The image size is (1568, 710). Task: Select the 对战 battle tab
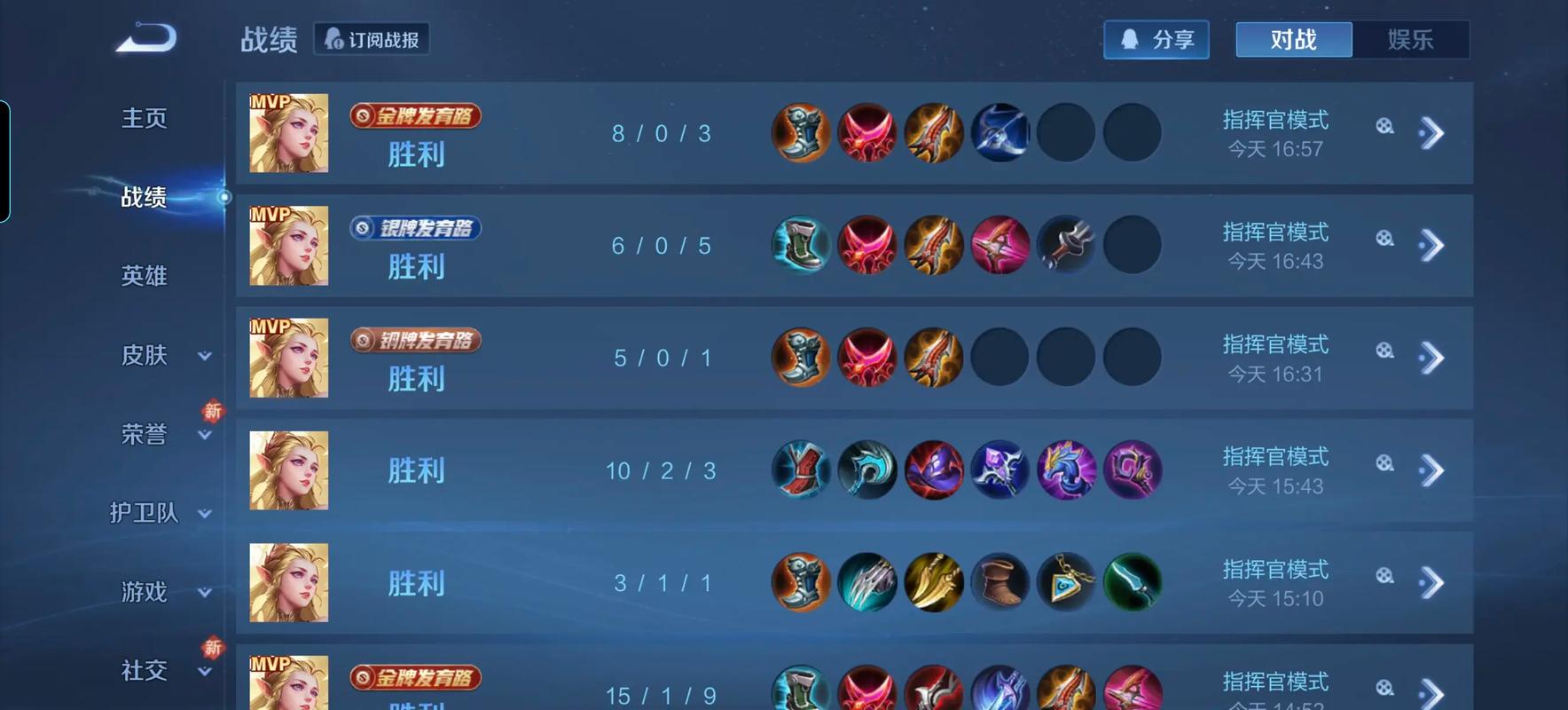point(1293,39)
